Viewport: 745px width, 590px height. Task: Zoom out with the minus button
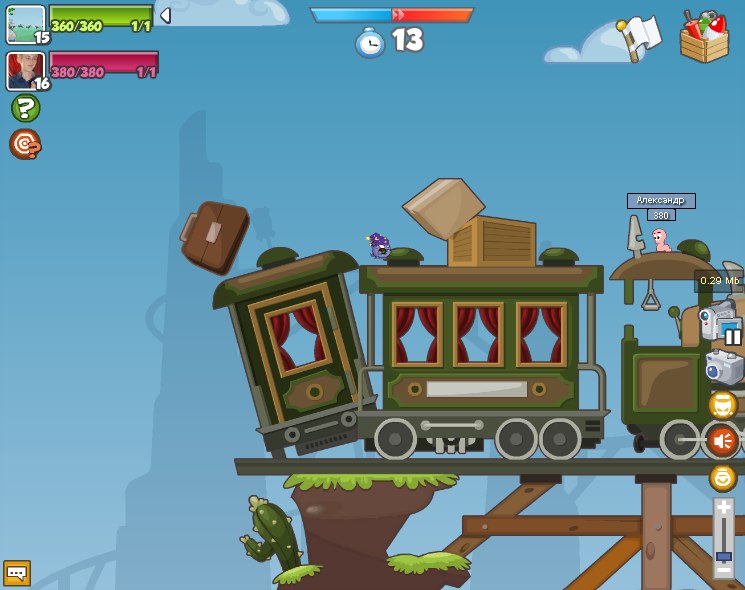coord(723,570)
